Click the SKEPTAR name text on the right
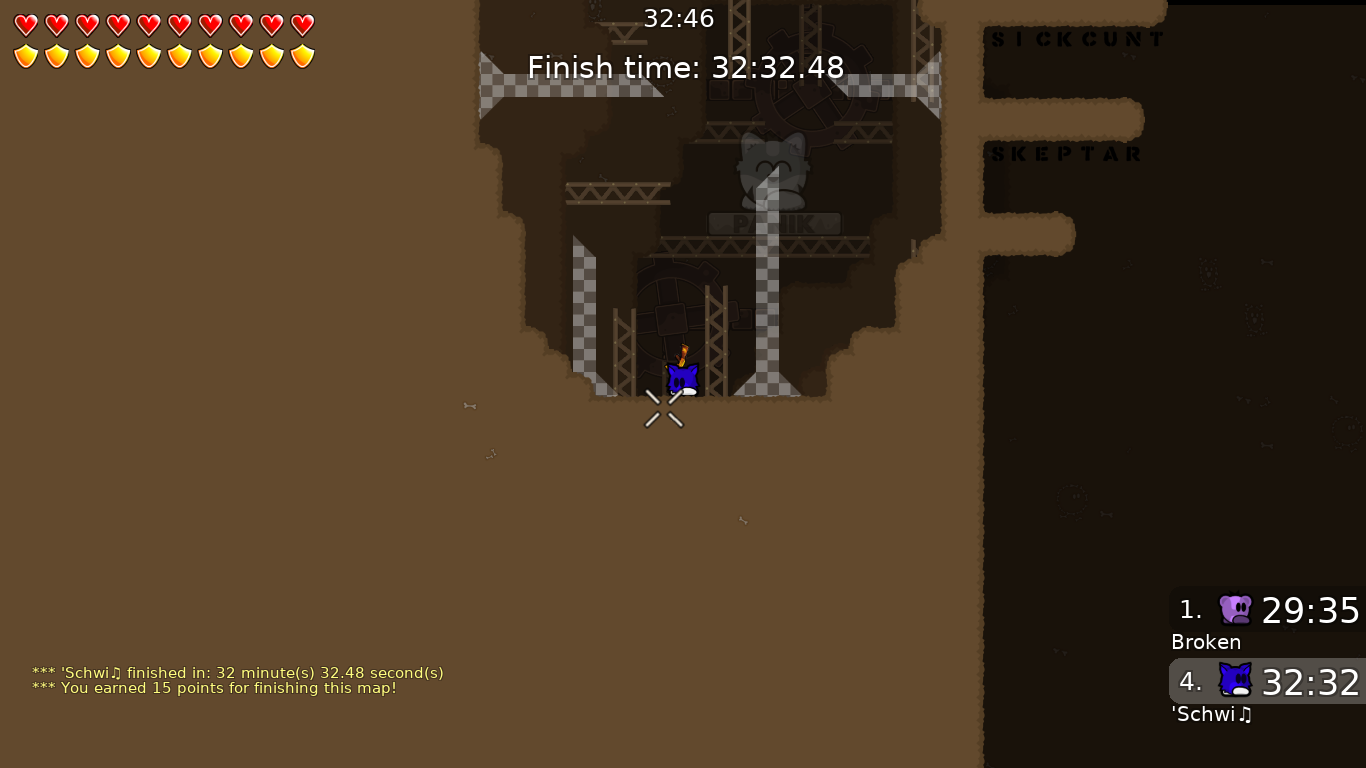 [1066, 153]
